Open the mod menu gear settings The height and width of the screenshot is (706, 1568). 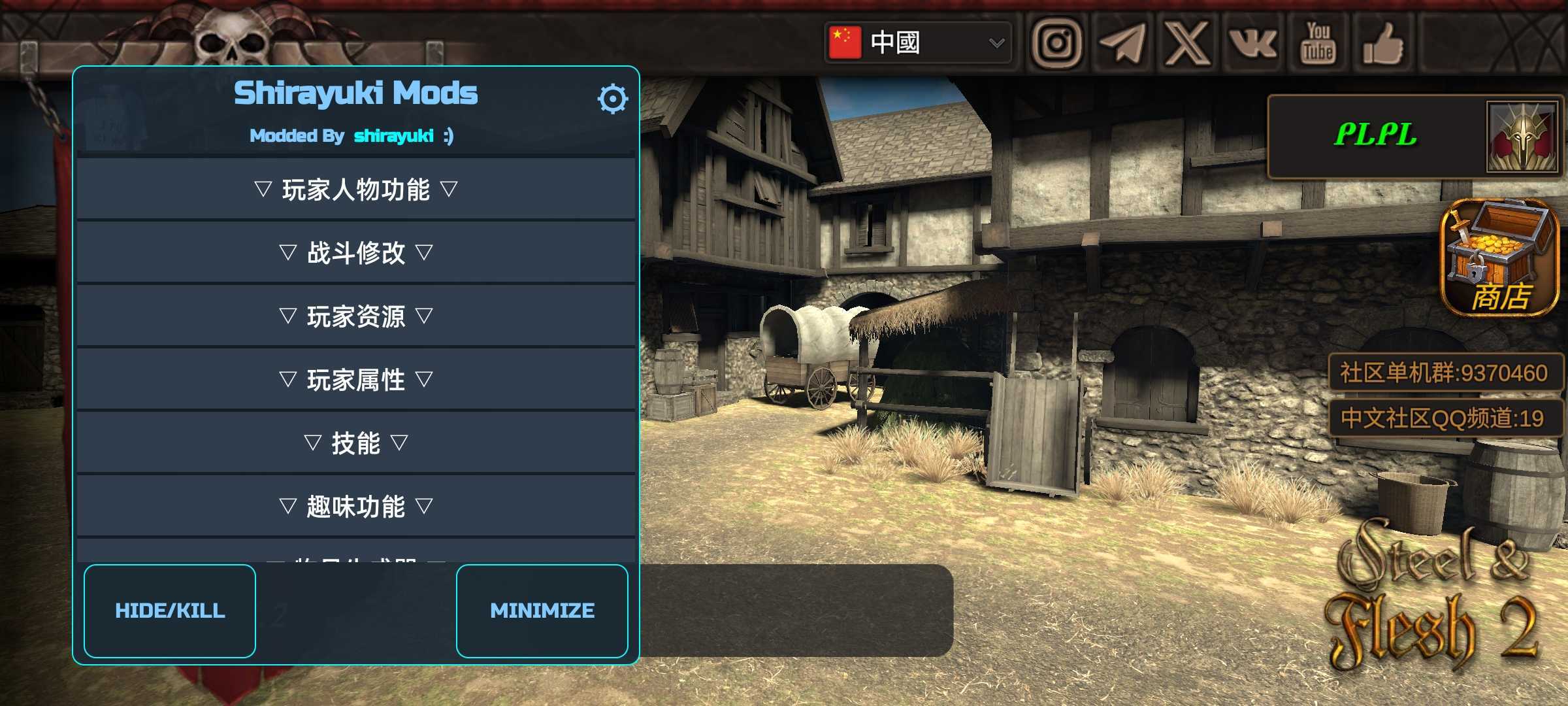(612, 99)
